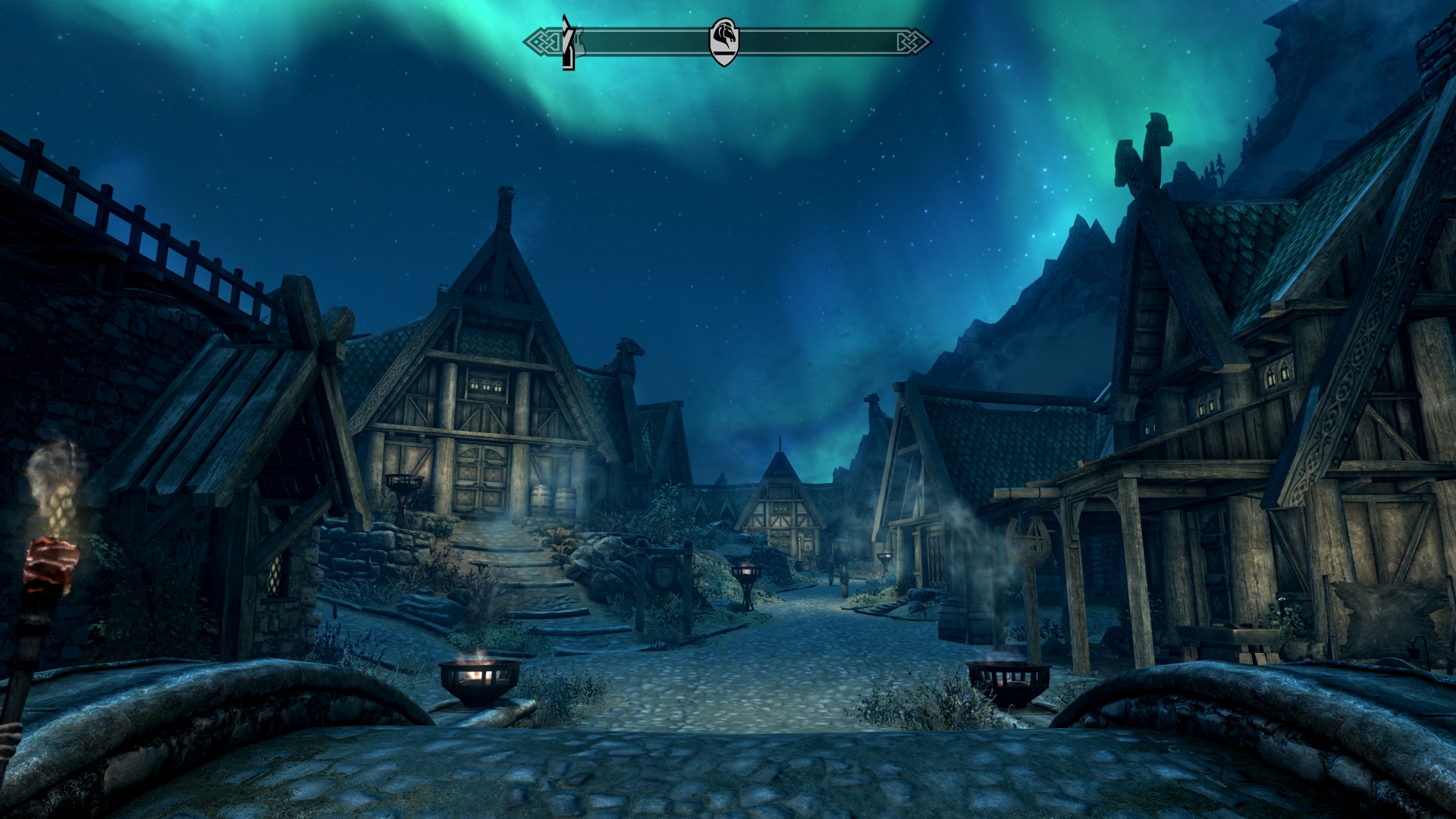
Task: Select the partly cut-off black-and-white compass marker
Action: (x=569, y=43)
